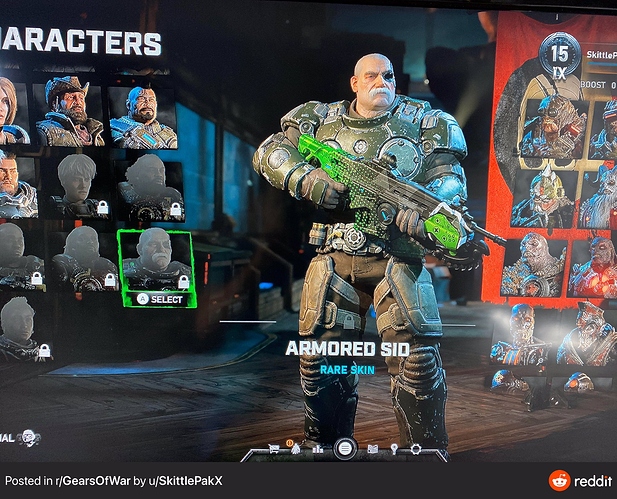617x499 pixels.
Task: Show the leaderboard podium icon
Action: 319,449
